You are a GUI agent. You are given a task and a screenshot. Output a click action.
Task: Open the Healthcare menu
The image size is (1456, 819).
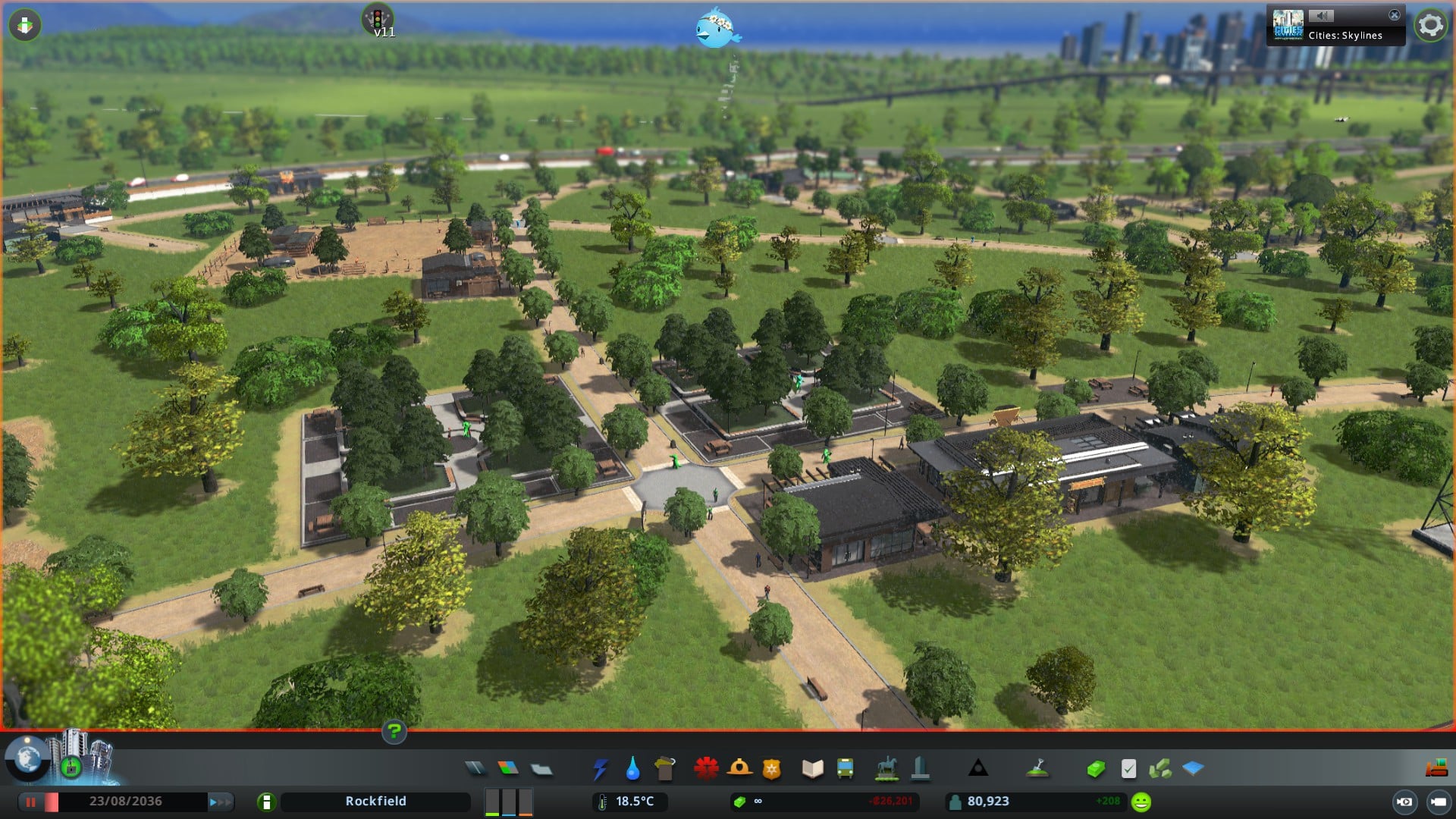point(706,769)
